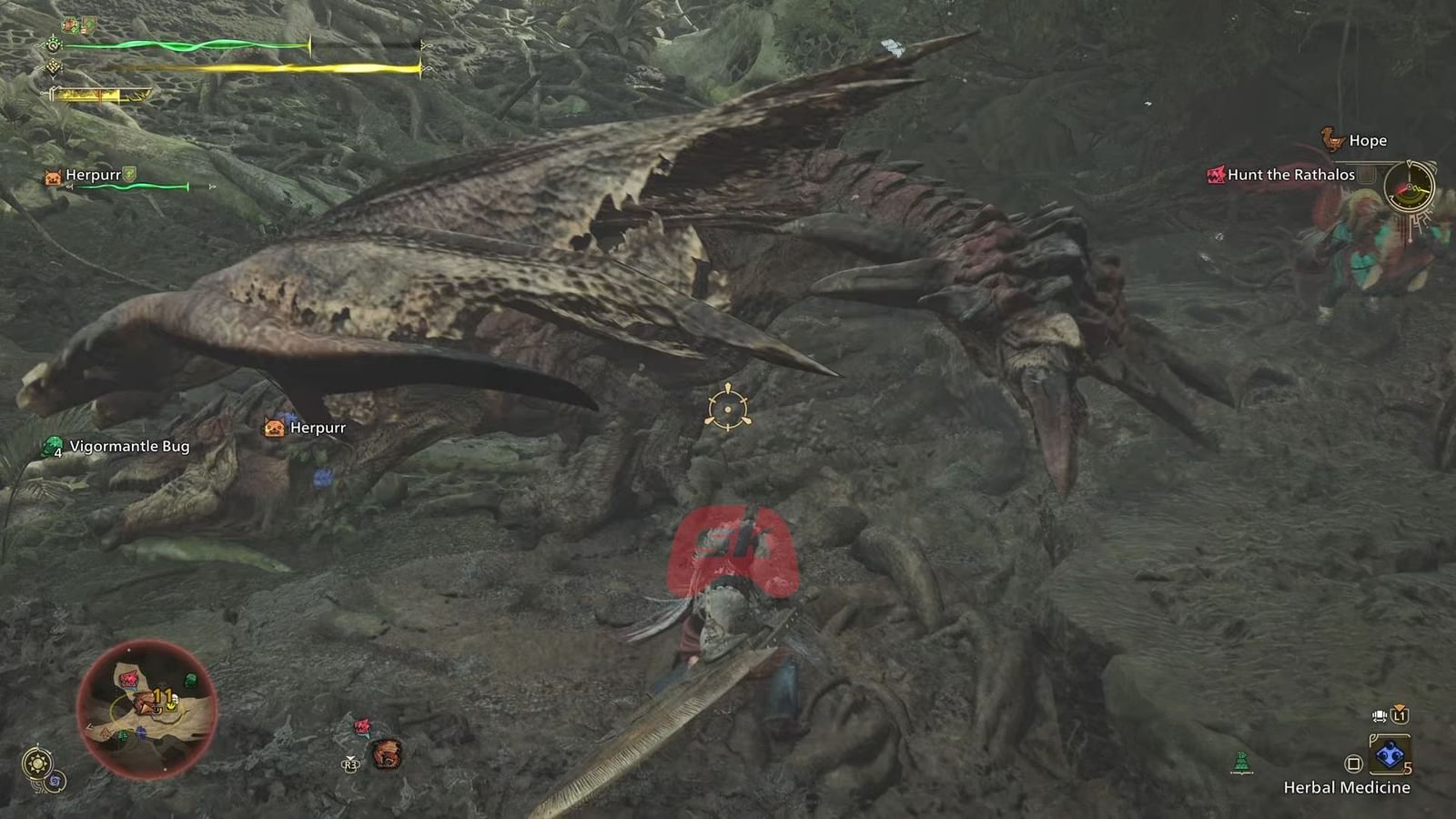The height and width of the screenshot is (819, 1456).
Task: Click the Hunt the Rathalos quest text
Action: point(1291,175)
